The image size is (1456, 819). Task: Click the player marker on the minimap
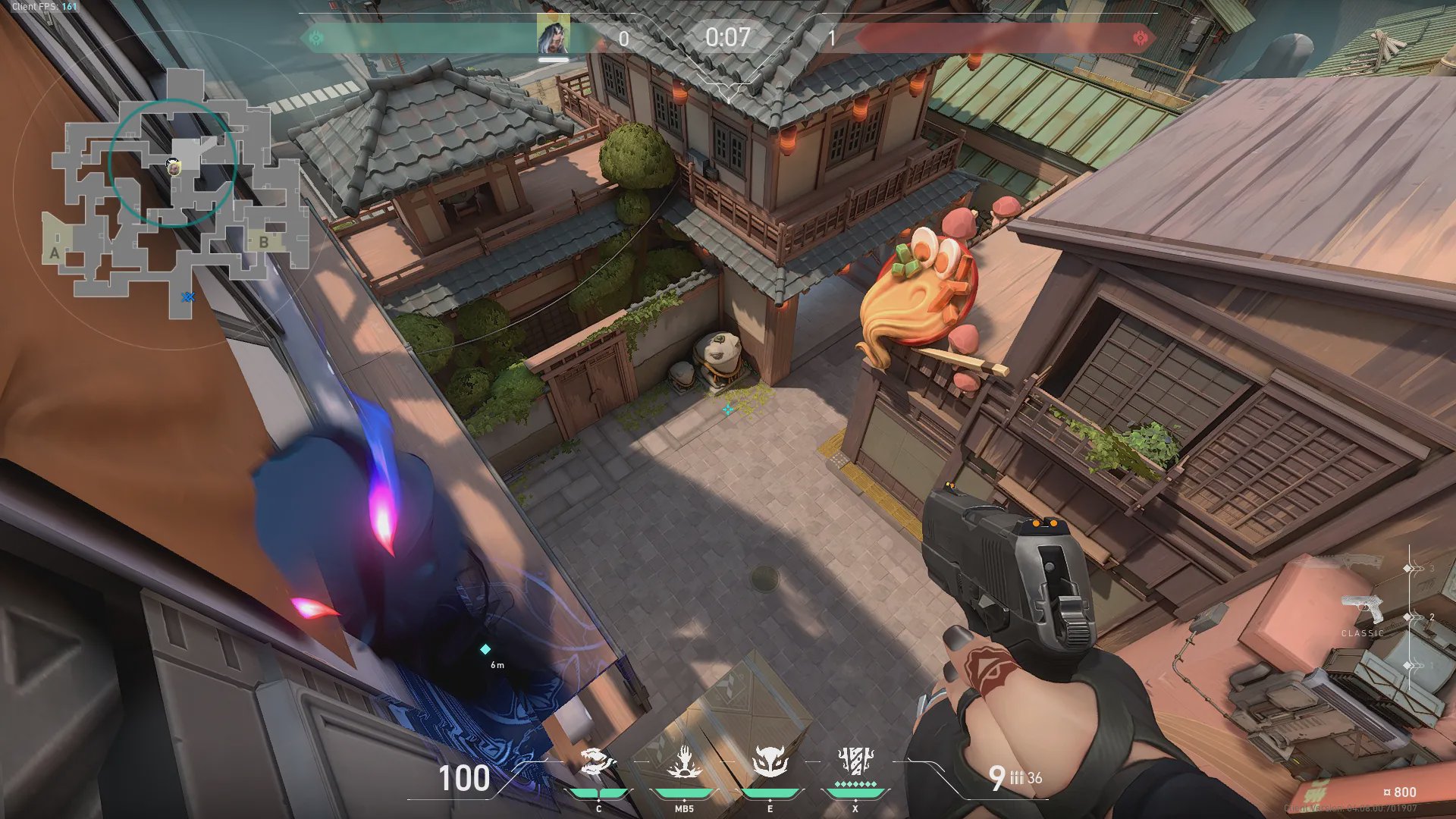tap(174, 167)
